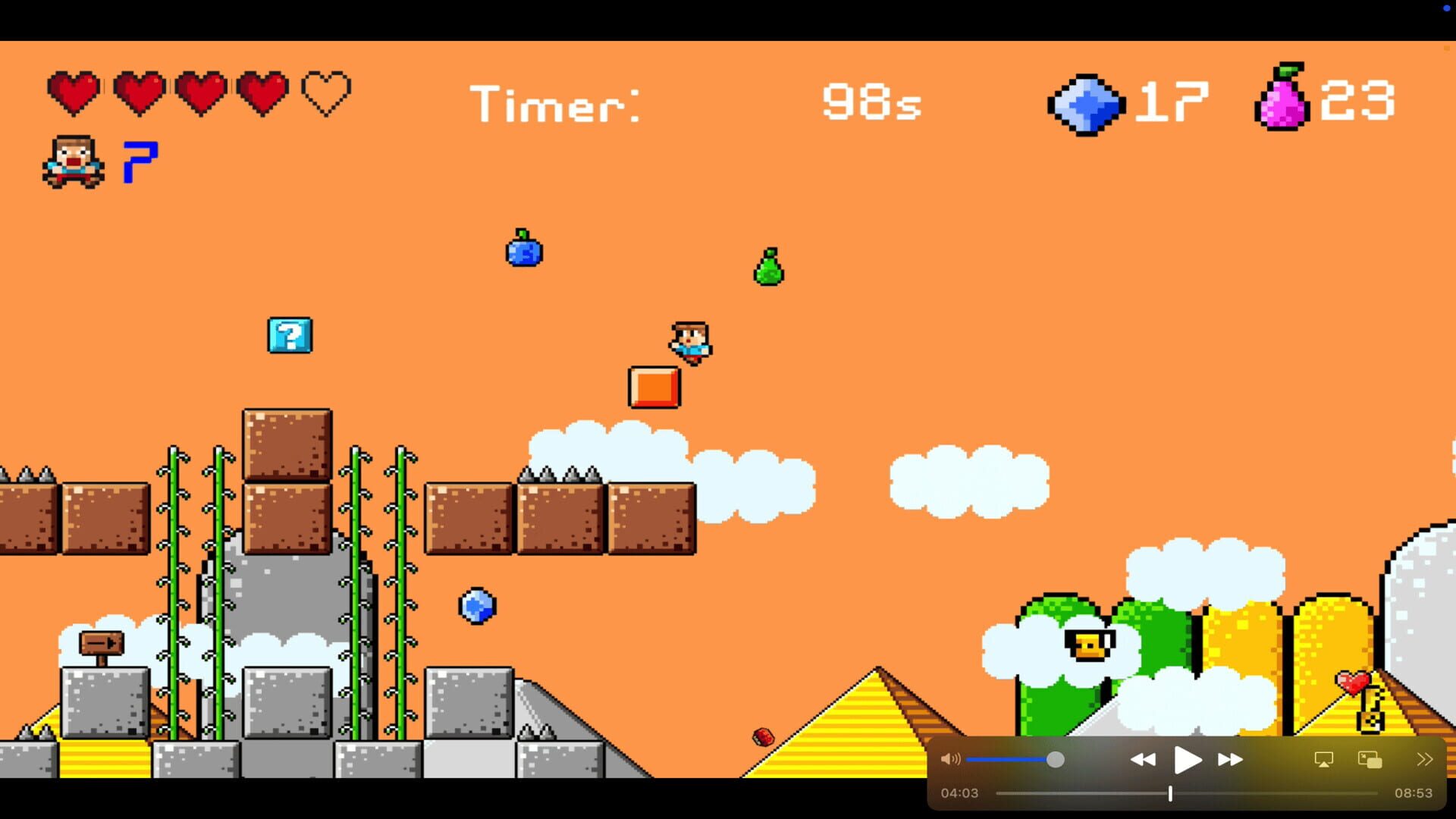Click the elapsed time label 04:03

point(958,792)
